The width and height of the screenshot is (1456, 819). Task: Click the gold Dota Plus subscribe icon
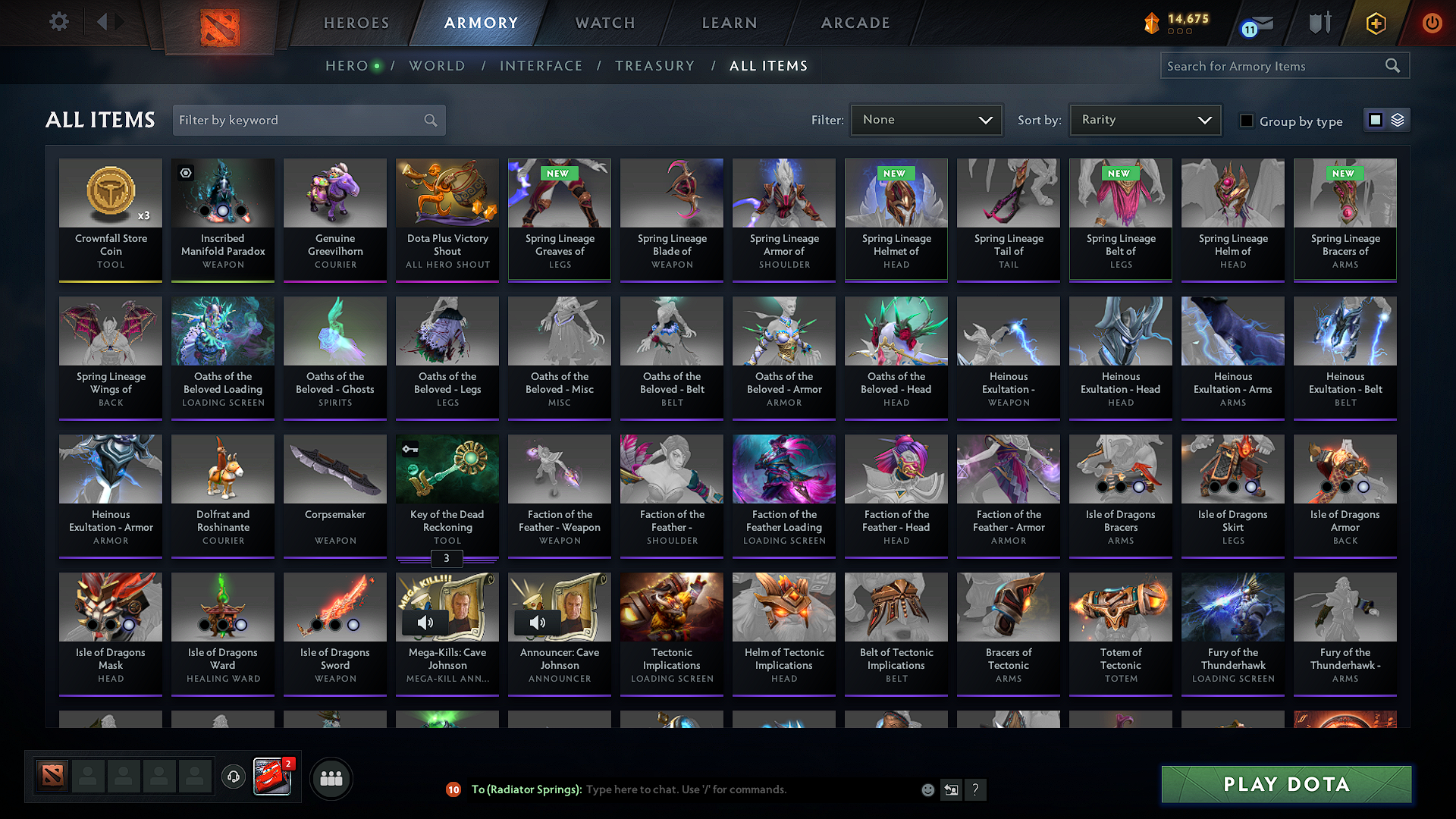[x=1375, y=24]
